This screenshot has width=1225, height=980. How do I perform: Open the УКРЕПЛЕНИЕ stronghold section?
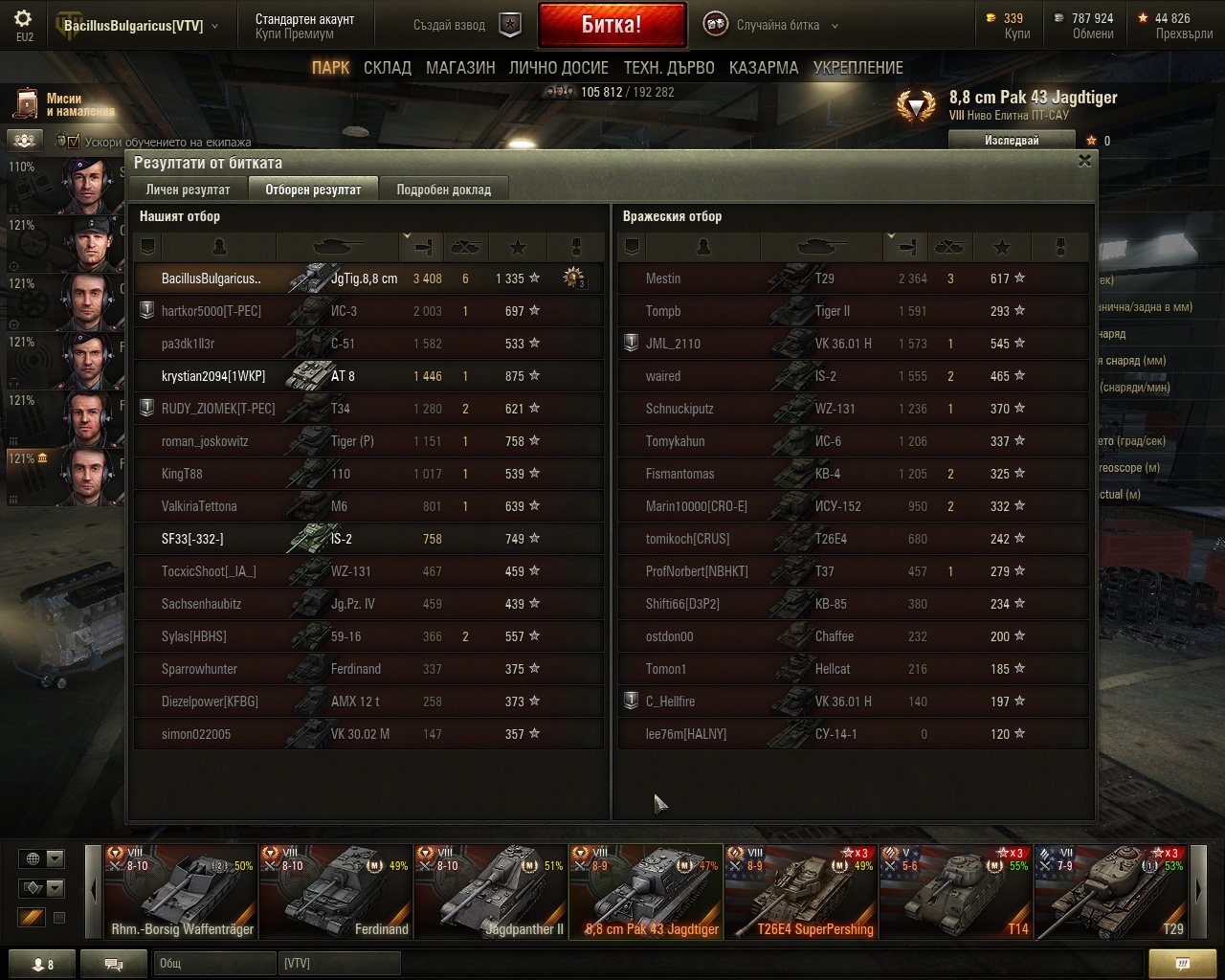click(x=858, y=68)
